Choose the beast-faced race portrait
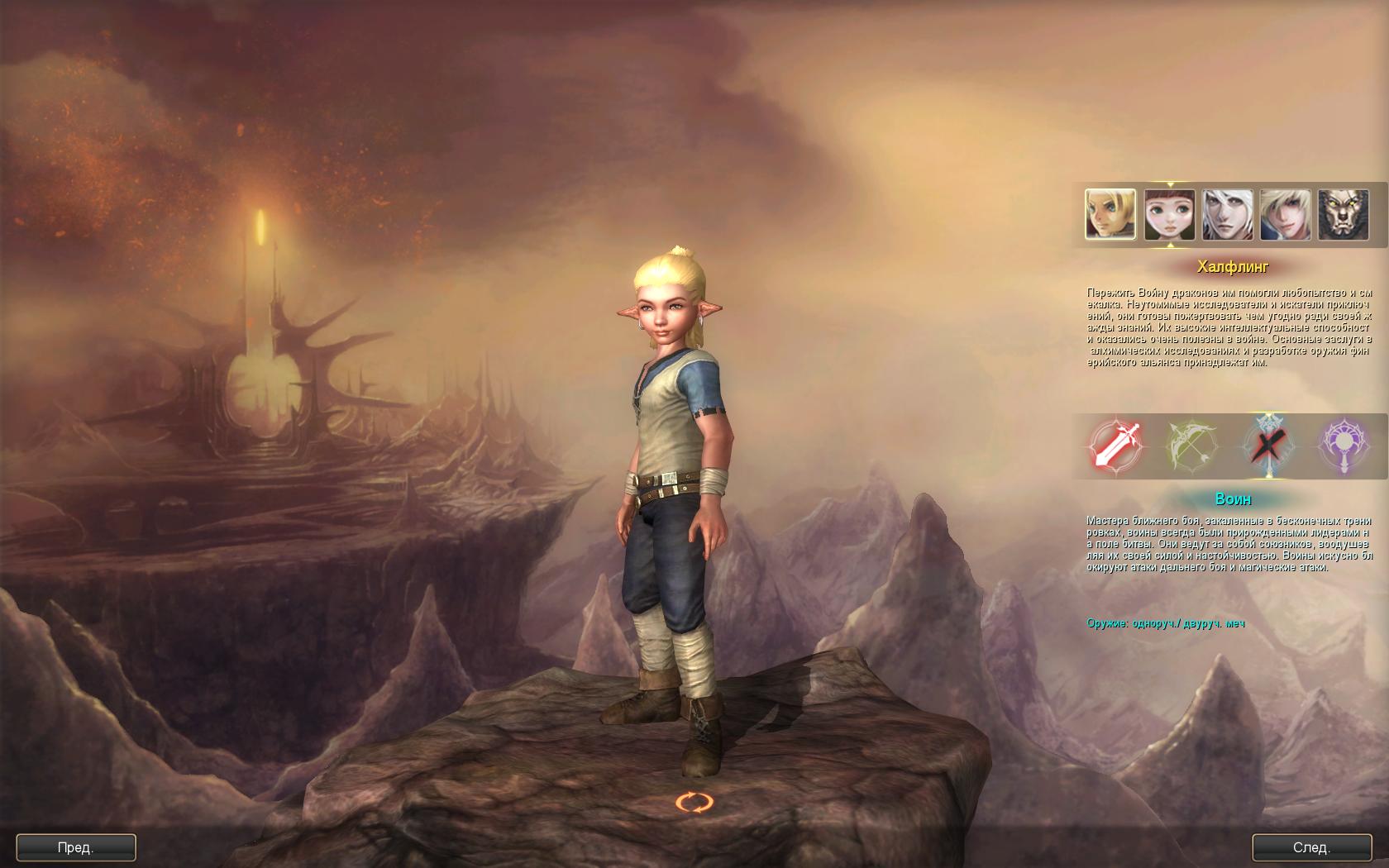 click(x=1343, y=214)
